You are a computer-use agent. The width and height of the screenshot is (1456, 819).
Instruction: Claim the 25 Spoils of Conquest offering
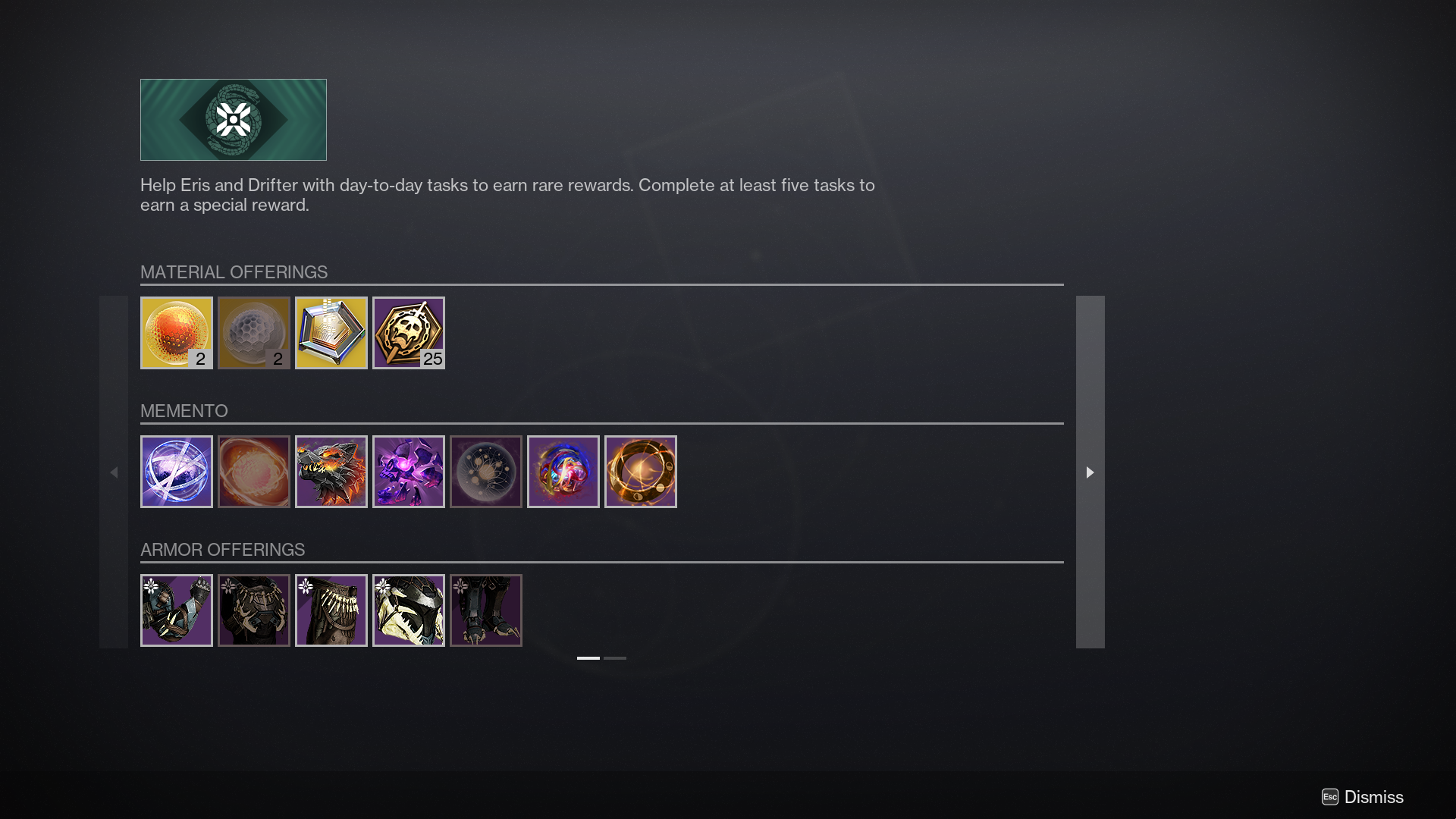point(409,332)
